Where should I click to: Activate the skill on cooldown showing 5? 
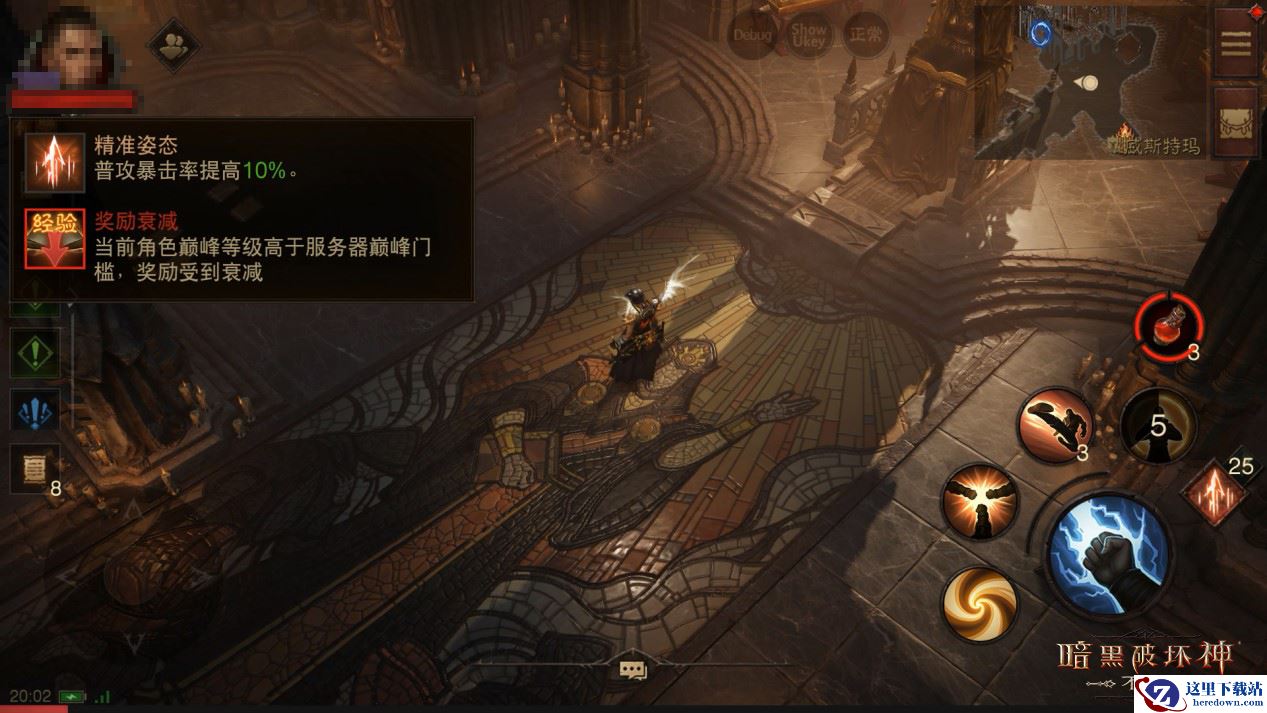point(1158,427)
